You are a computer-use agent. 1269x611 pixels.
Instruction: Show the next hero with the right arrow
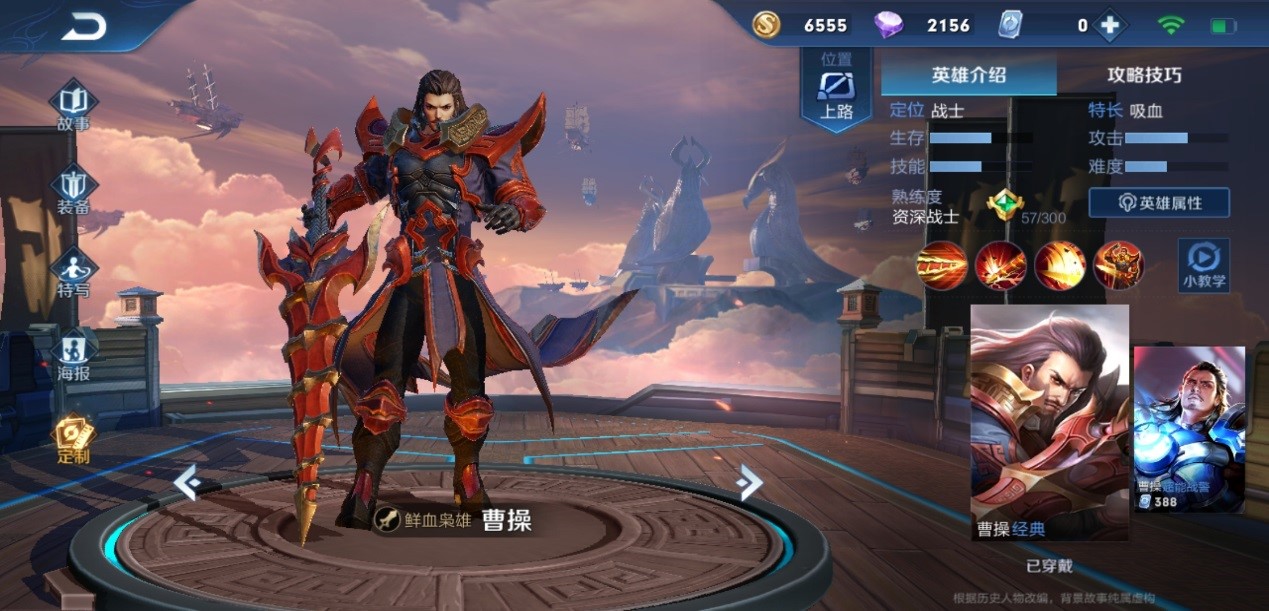[749, 482]
